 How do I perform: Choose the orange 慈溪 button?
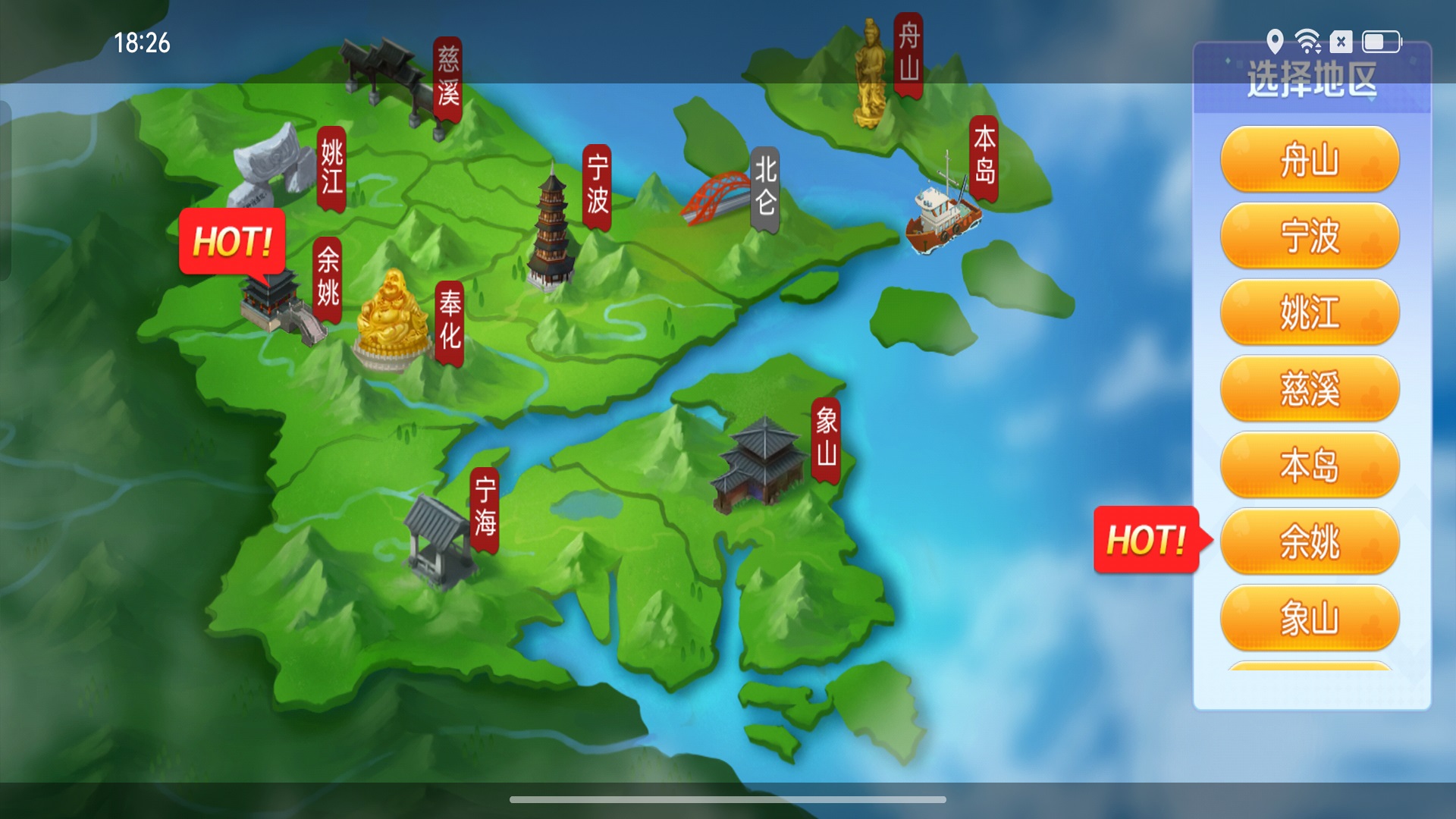pos(1310,389)
